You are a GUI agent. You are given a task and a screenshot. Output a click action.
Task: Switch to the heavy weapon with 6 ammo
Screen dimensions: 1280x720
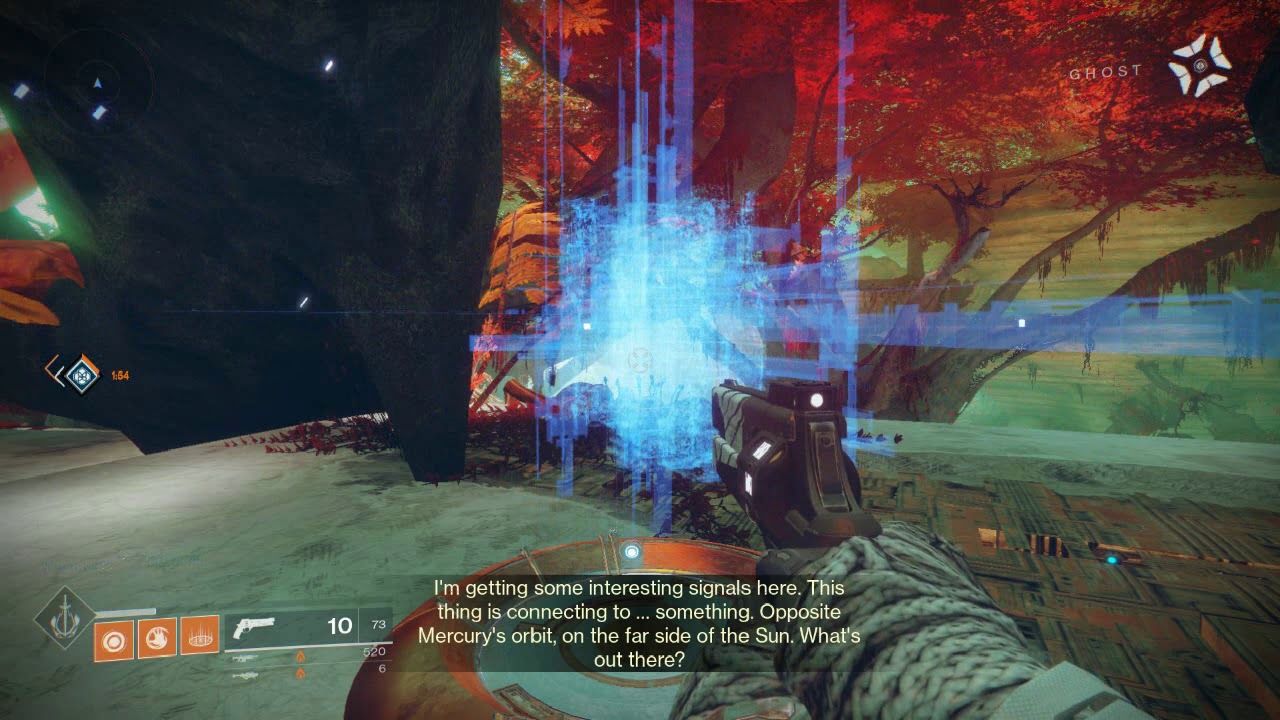245,675
